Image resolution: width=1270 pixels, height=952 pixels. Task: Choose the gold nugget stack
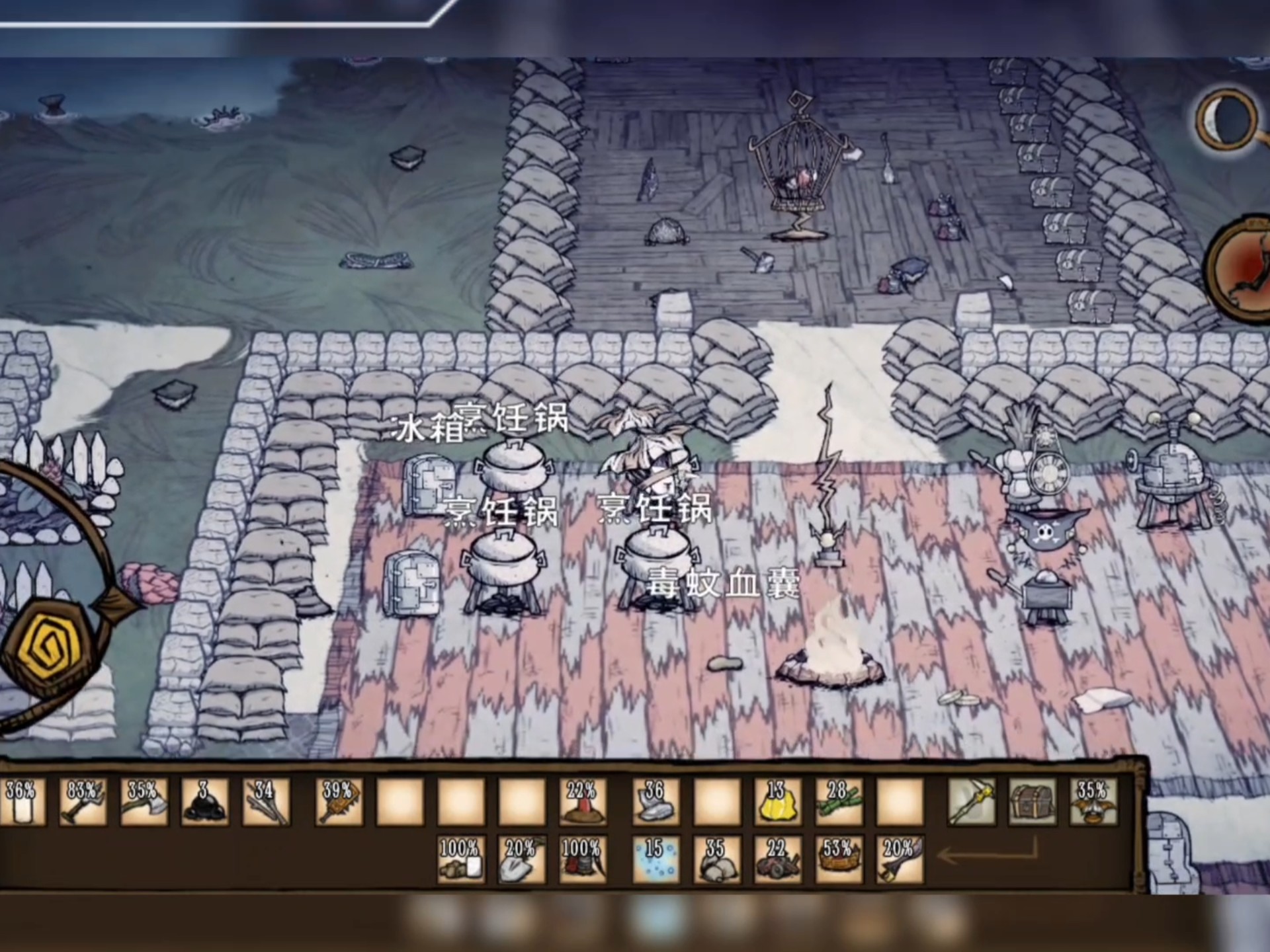777,801
